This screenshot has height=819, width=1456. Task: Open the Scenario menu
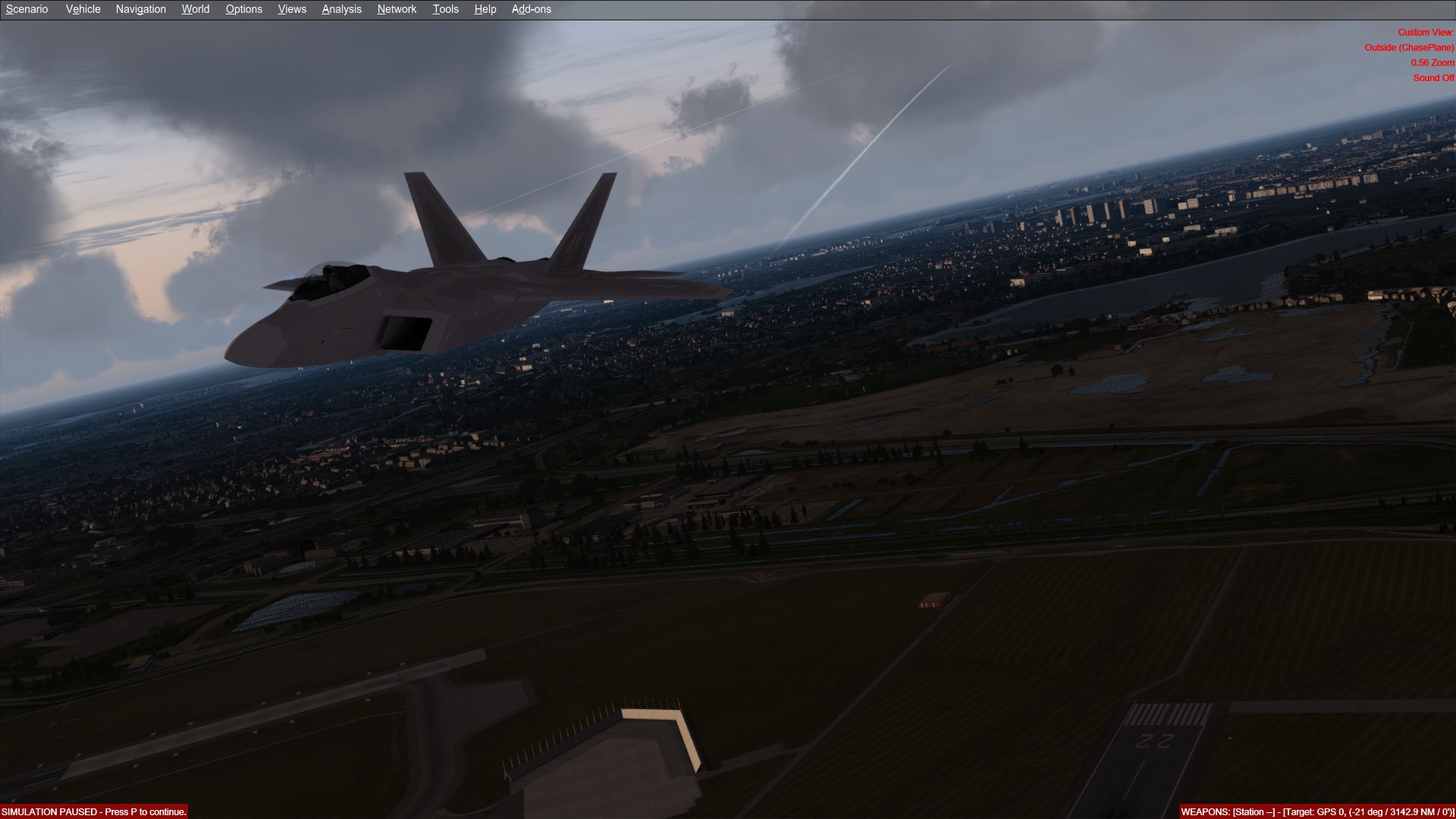[27, 9]
